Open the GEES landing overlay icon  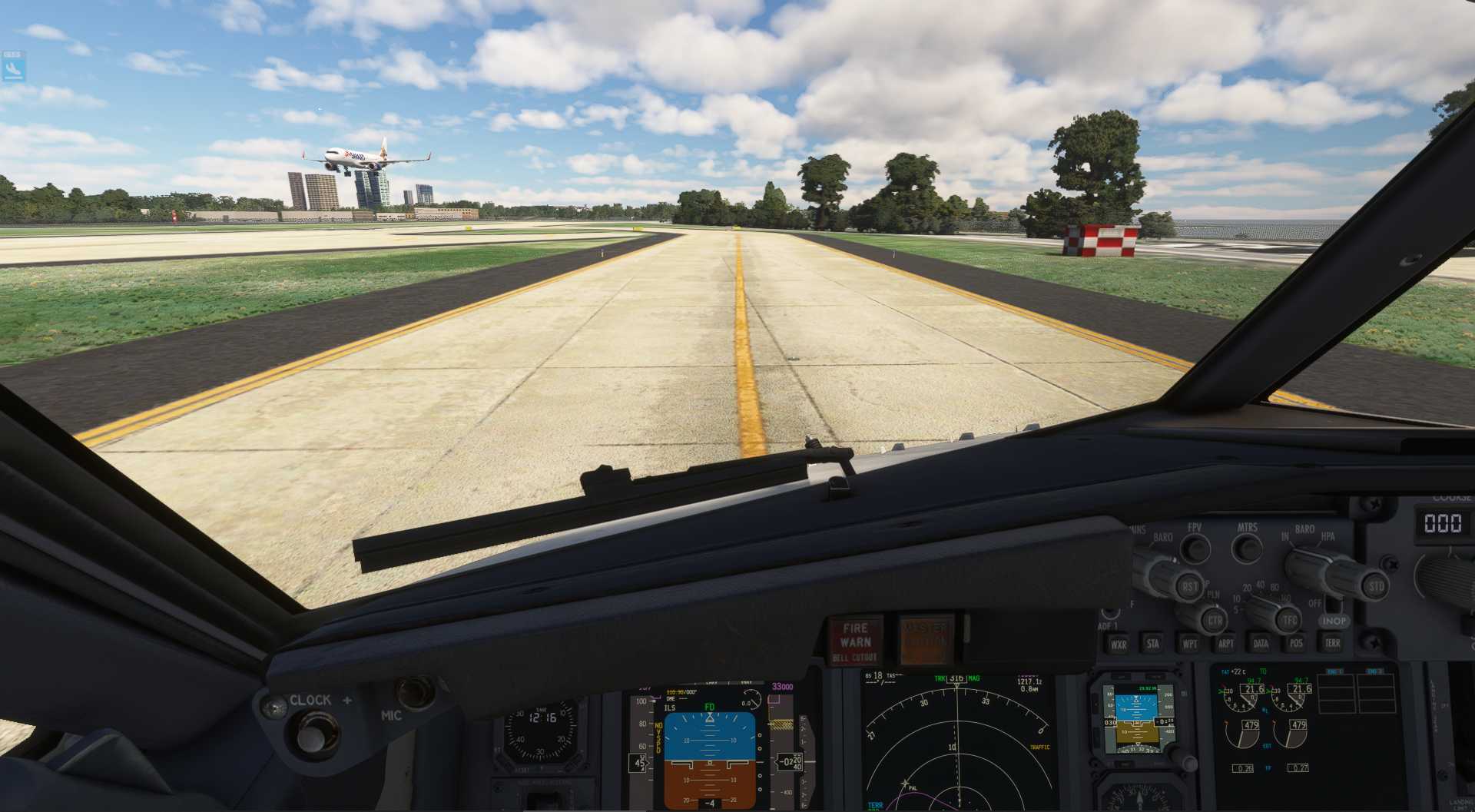point(13,67)
